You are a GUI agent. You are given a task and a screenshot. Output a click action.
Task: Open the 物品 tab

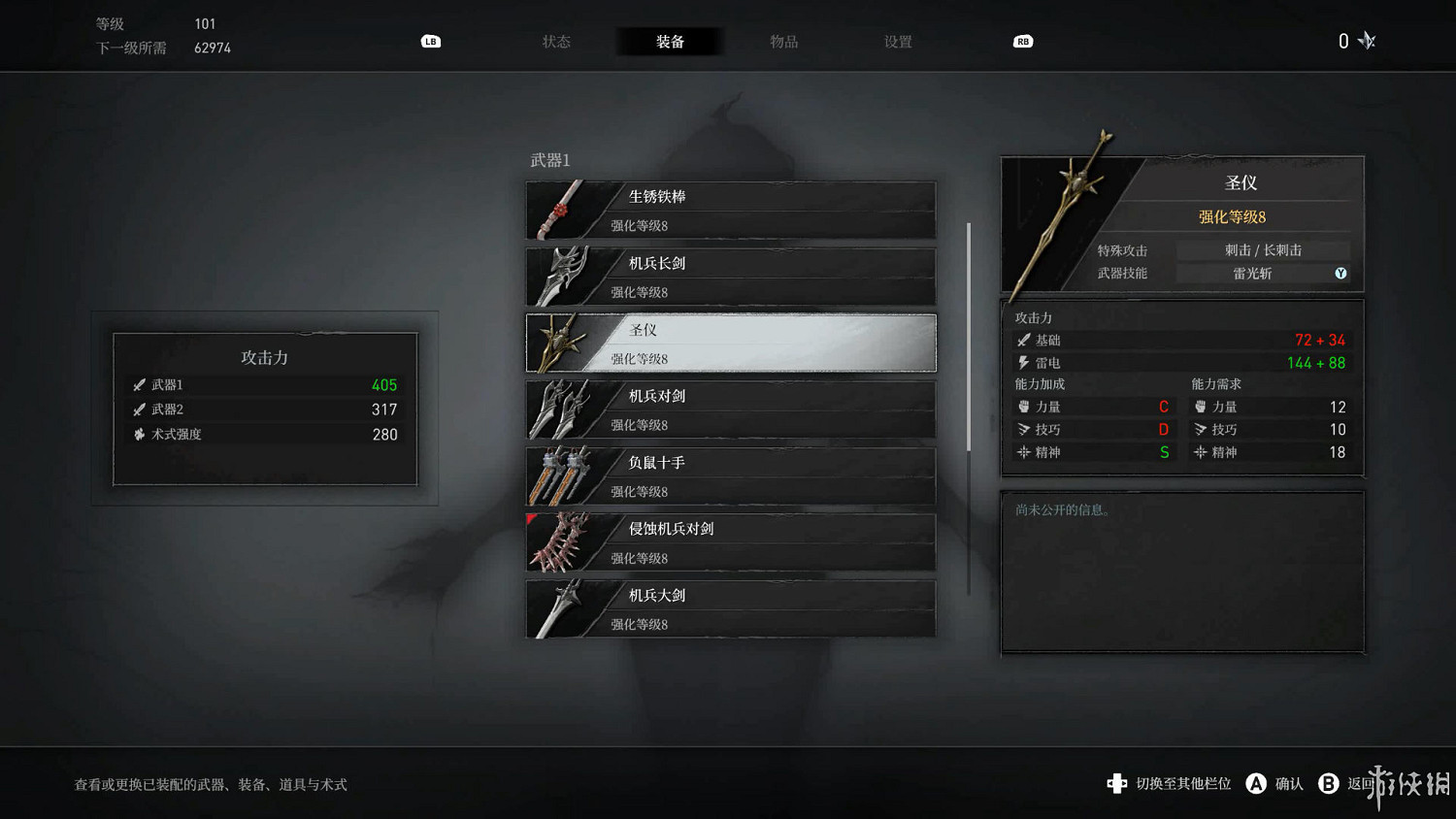(783, 42)
